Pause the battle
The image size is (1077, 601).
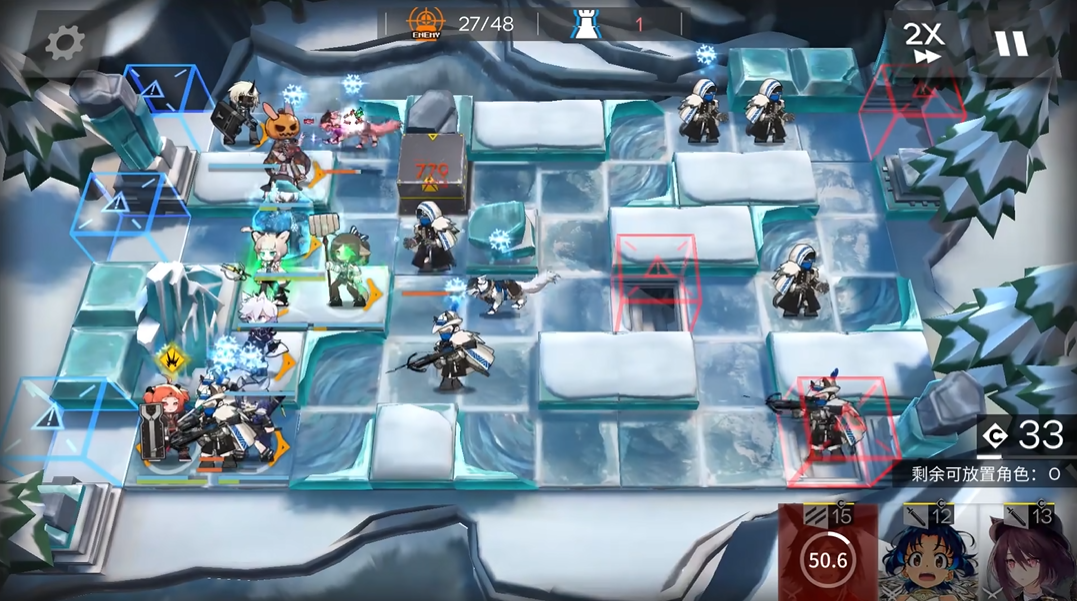point(1010,43)
